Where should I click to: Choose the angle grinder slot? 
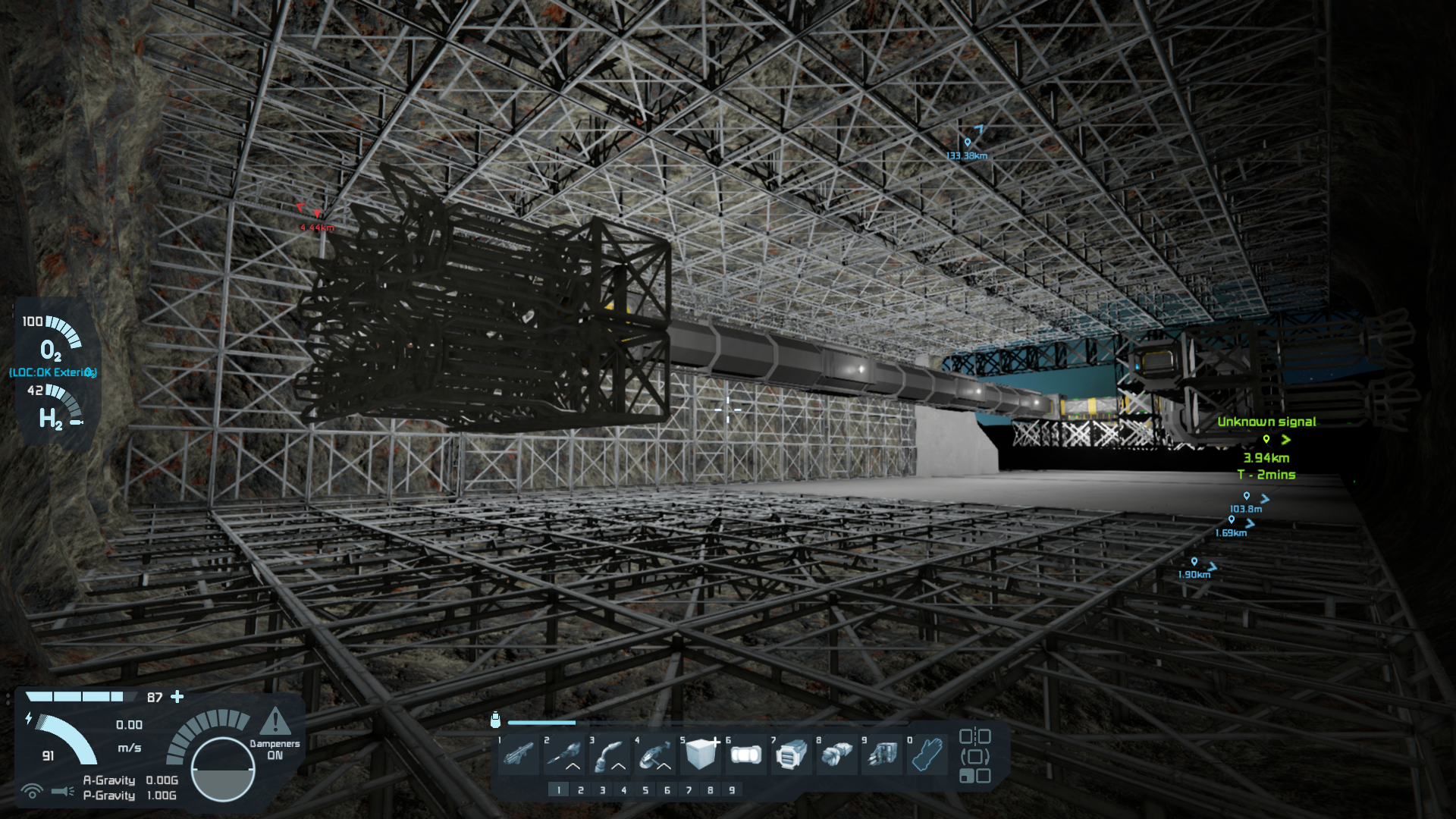[655, 755]
